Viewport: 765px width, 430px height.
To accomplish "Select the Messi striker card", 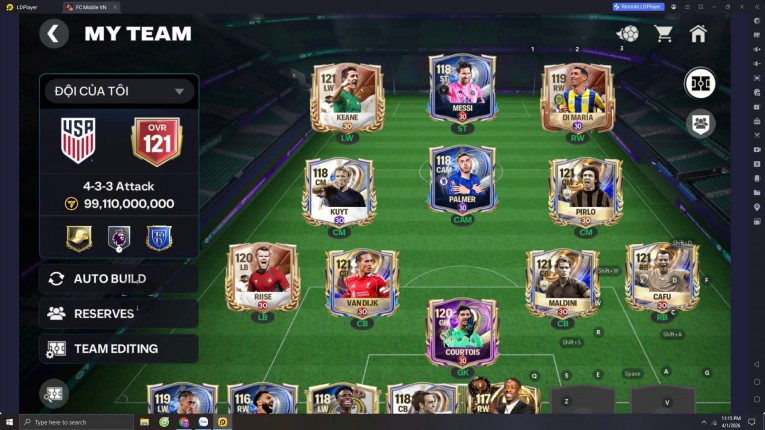I will pos(462,93).
